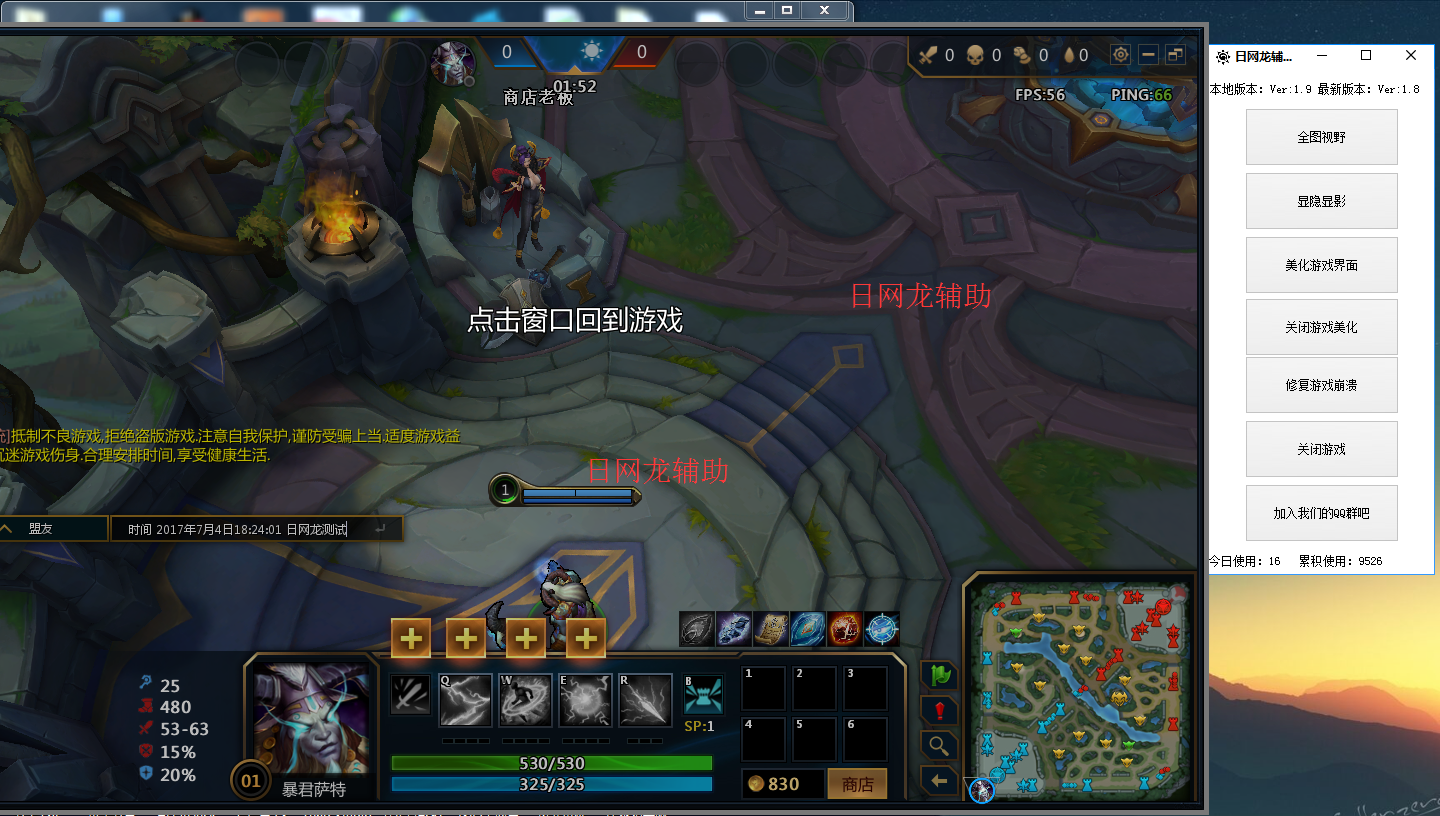
Task: Click the left arrow button beside minimap
Action: coord(939,780)
